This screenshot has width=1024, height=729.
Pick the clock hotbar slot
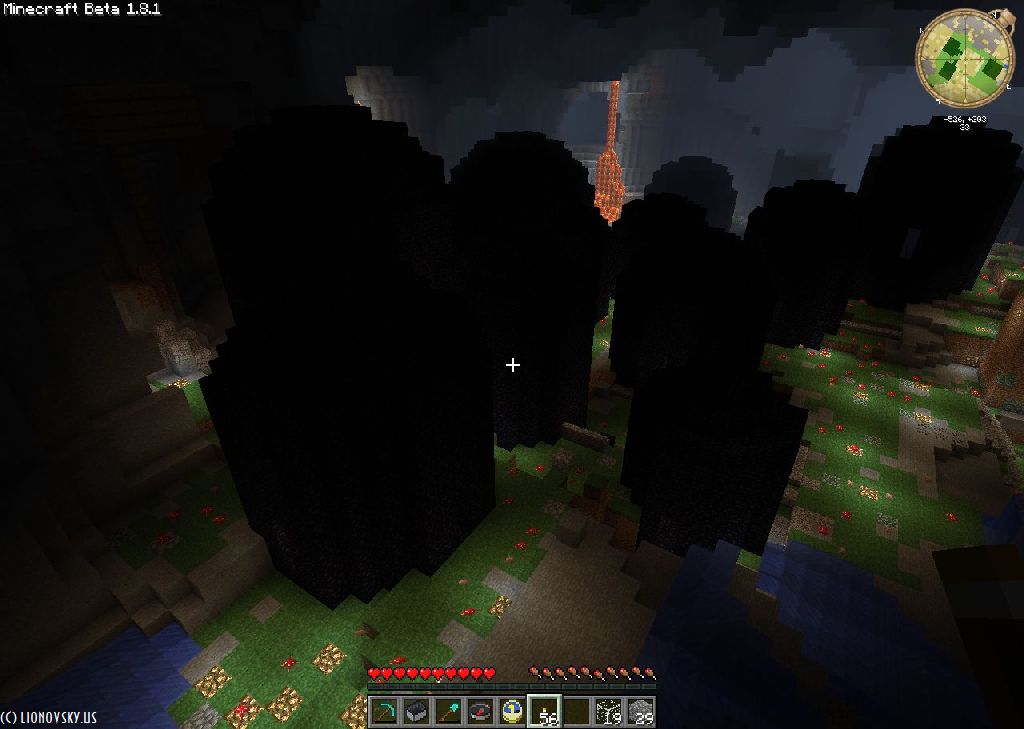513,711
